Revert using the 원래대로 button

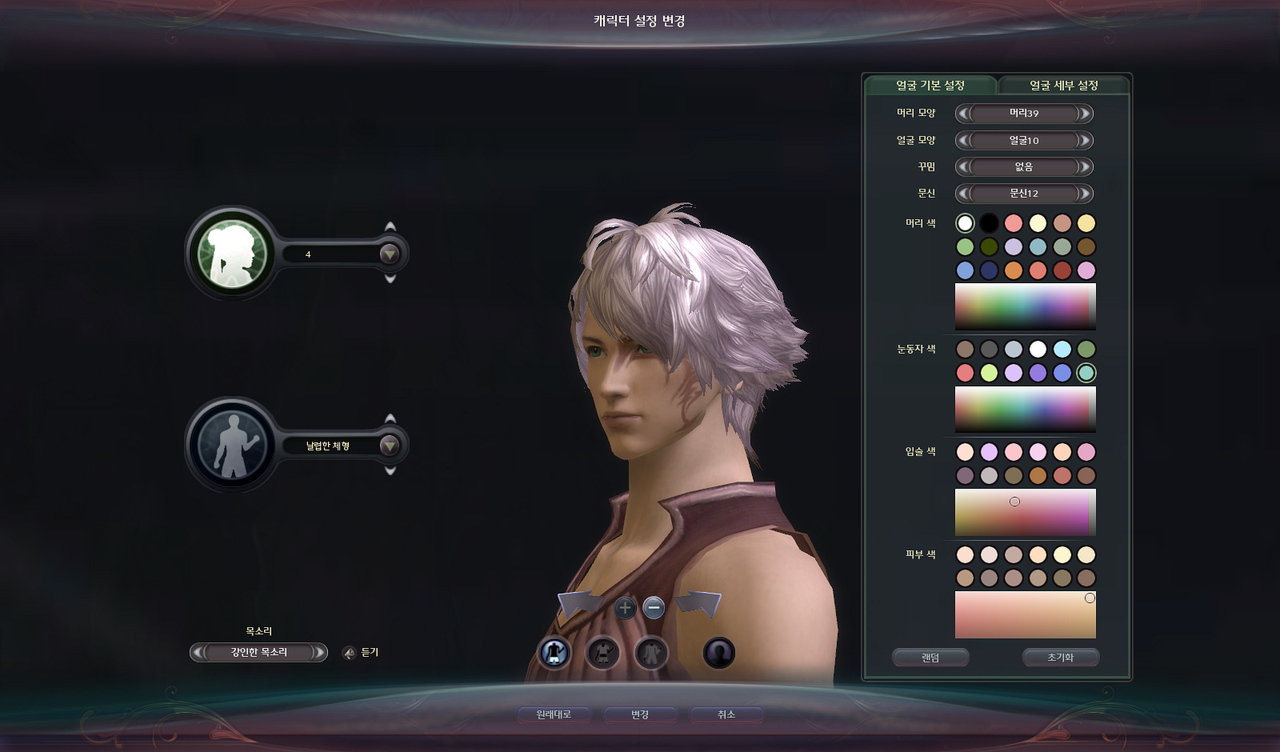(x=553, y=715)
